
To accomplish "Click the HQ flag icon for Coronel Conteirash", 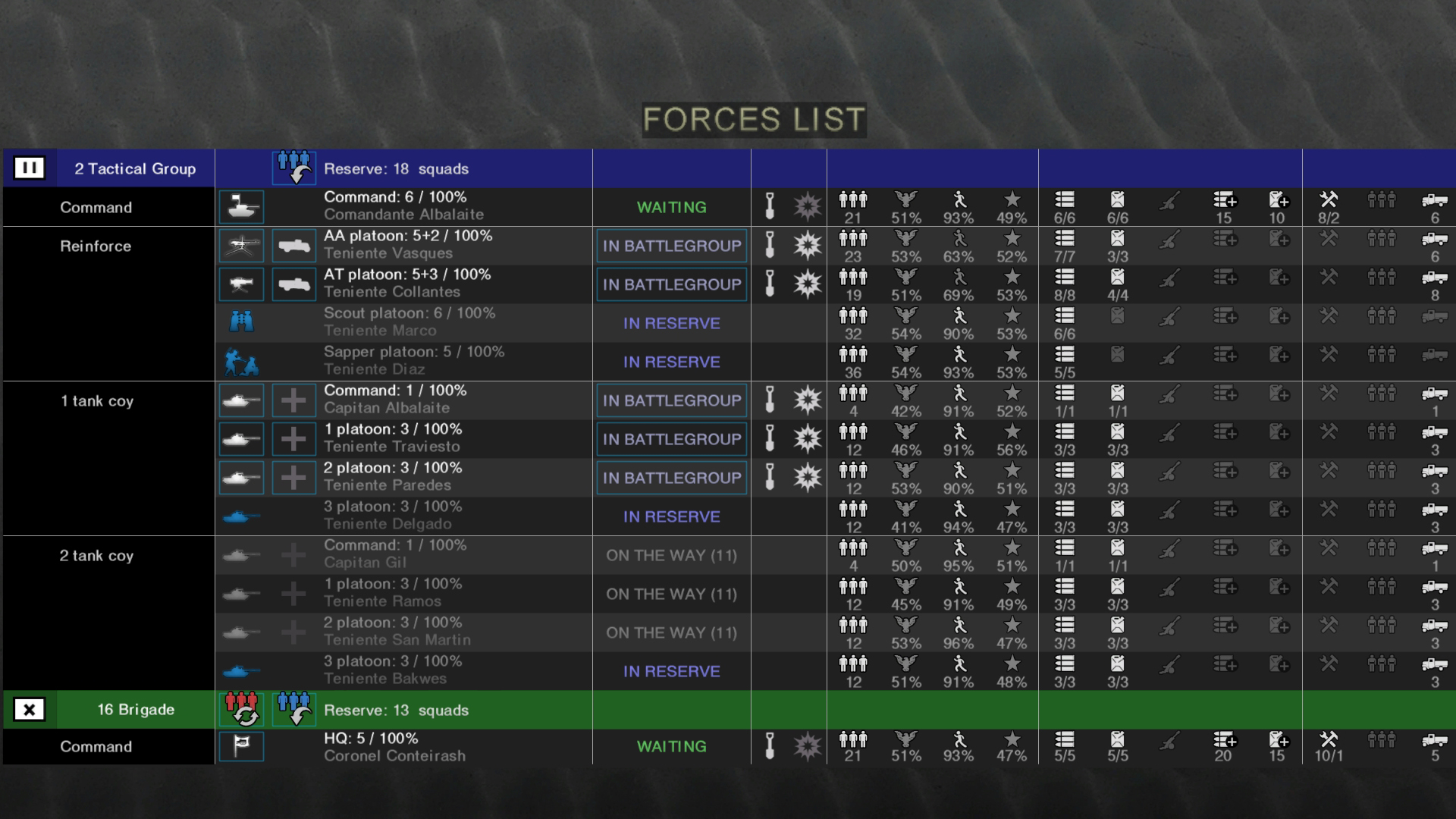I will pyautogui.click(x=241, y=746).
